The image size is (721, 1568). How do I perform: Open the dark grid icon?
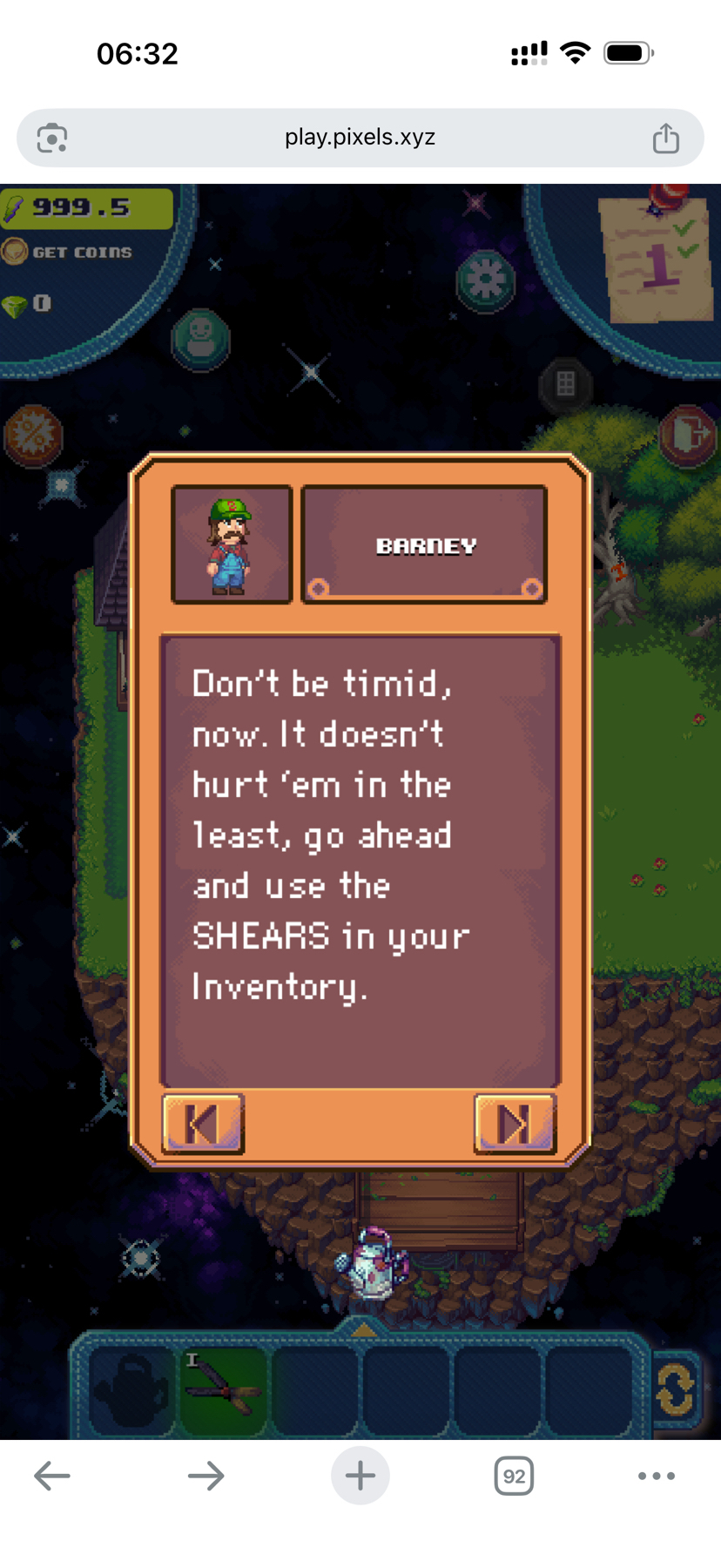tap(565, 382)
